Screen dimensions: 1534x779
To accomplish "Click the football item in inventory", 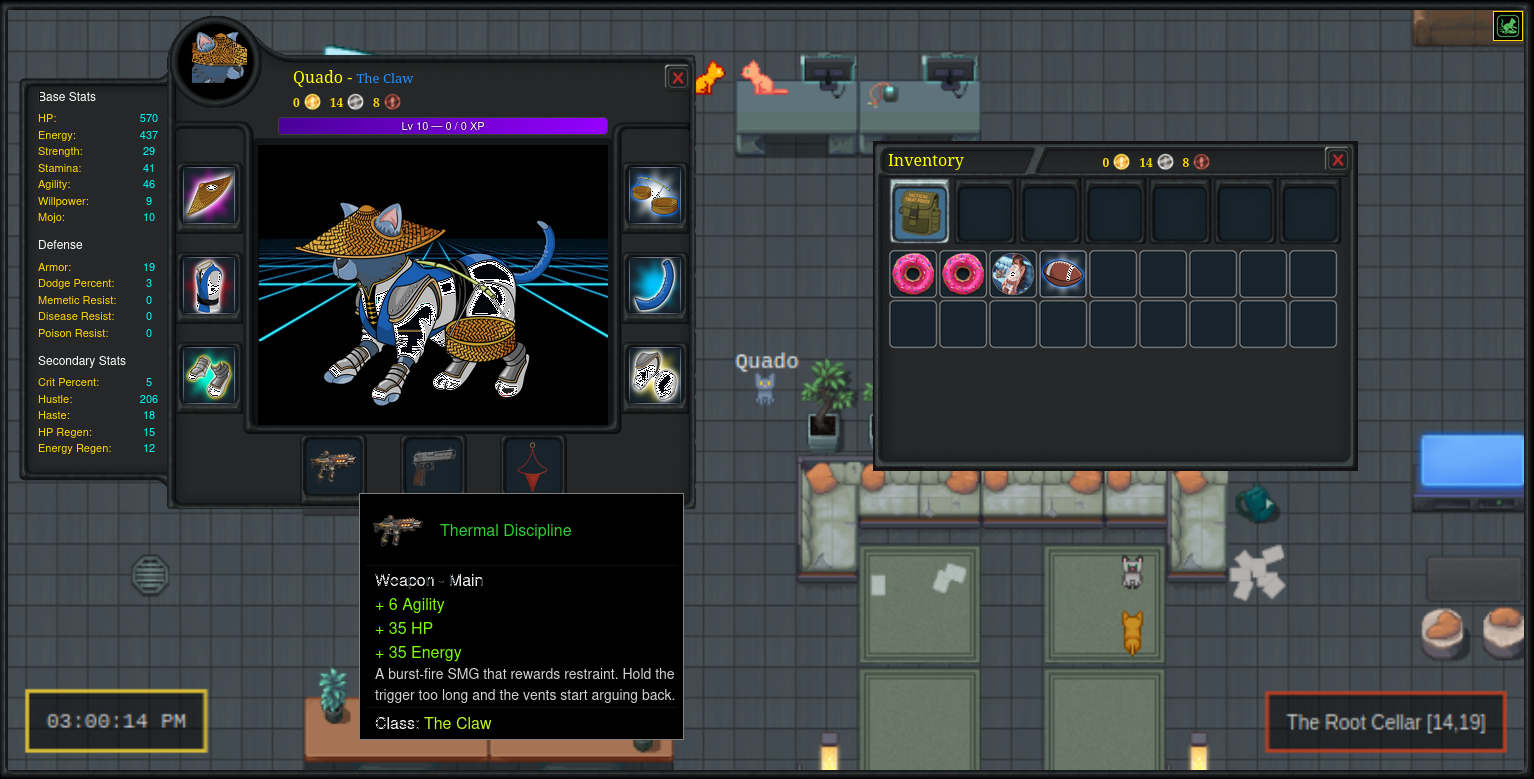I will click(x=1063, y=274).
